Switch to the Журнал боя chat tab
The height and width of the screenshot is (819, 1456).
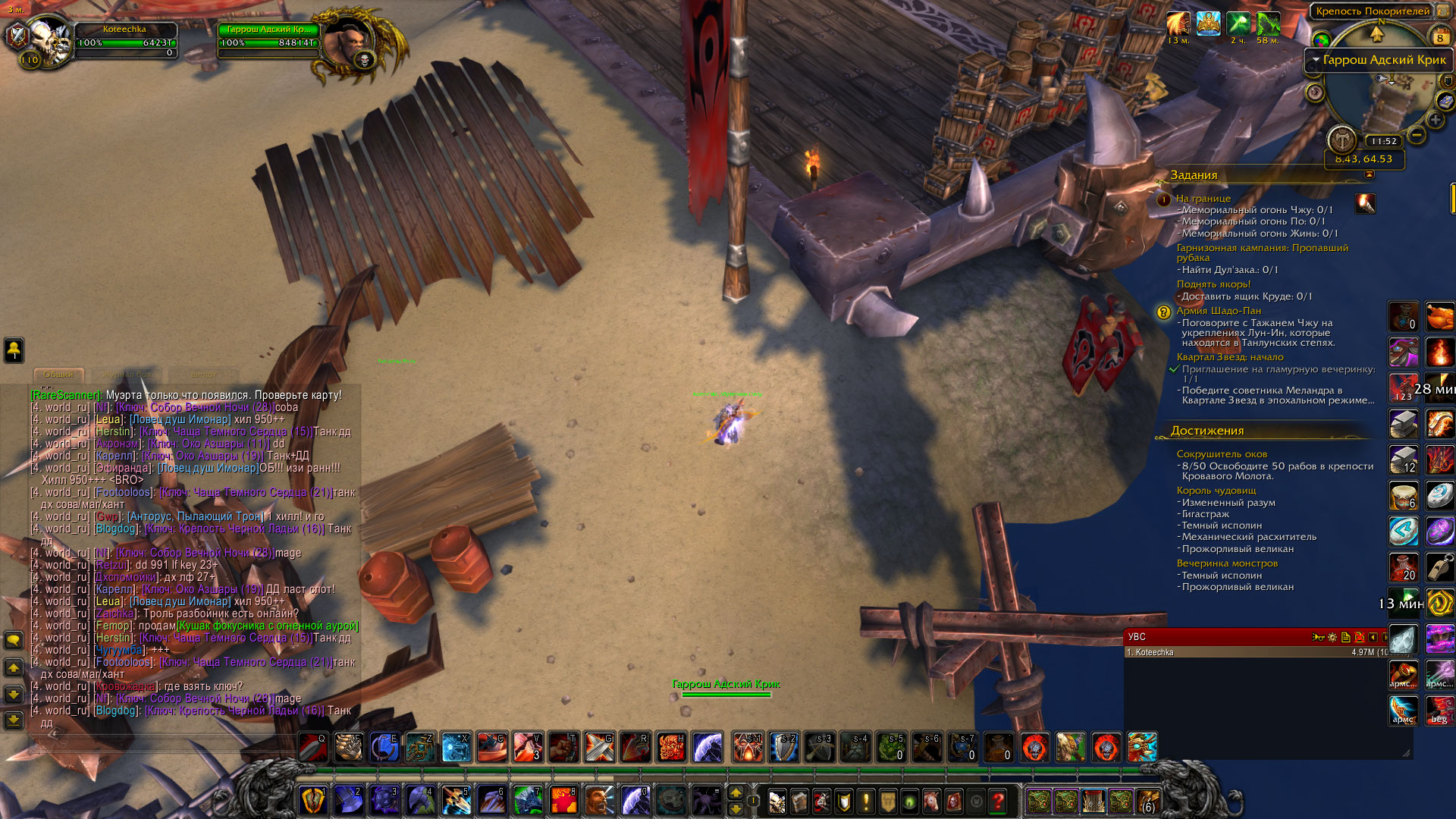coord(127,375)
